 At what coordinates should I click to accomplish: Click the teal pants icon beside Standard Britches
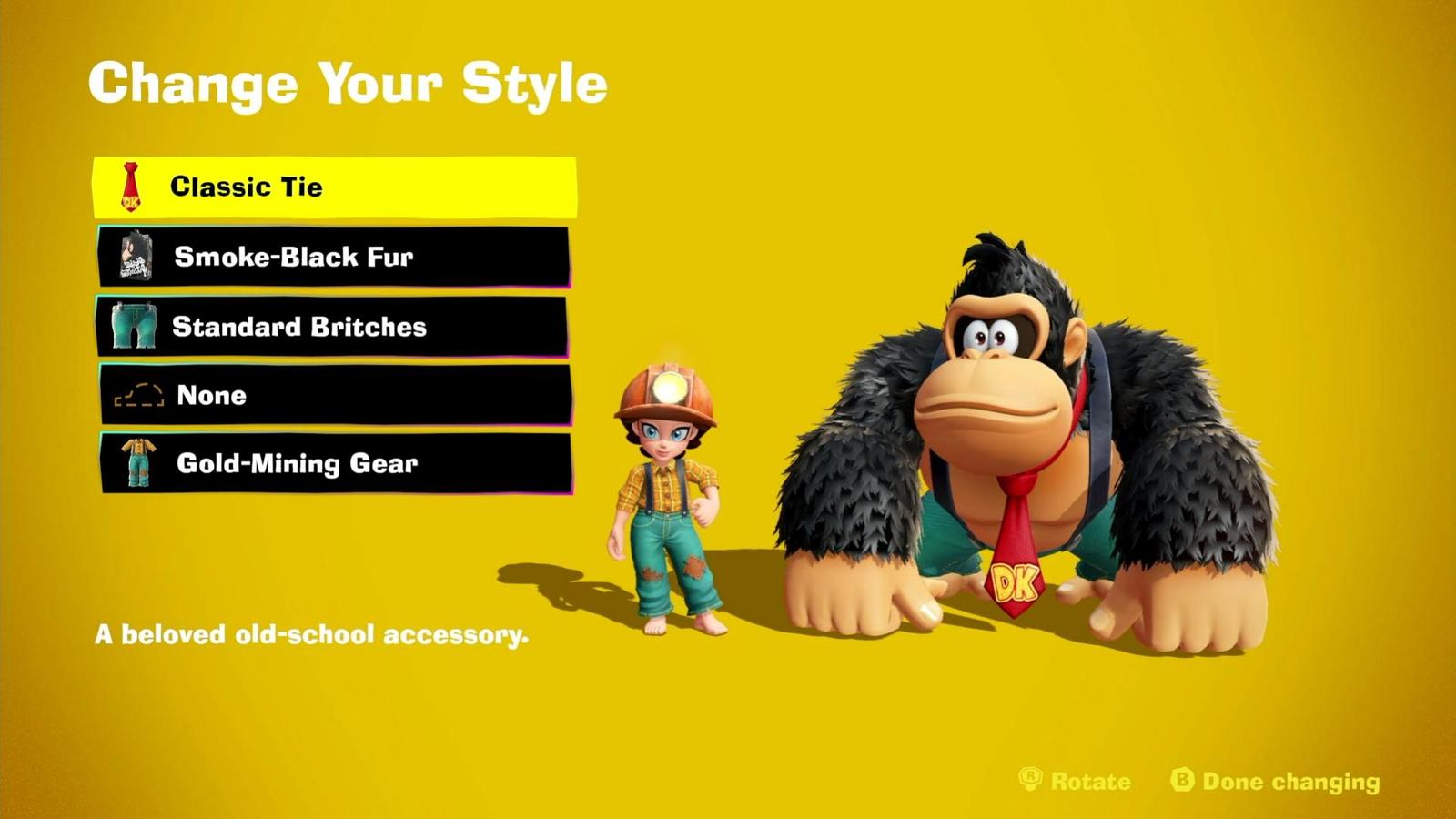(x=129, y=327)
